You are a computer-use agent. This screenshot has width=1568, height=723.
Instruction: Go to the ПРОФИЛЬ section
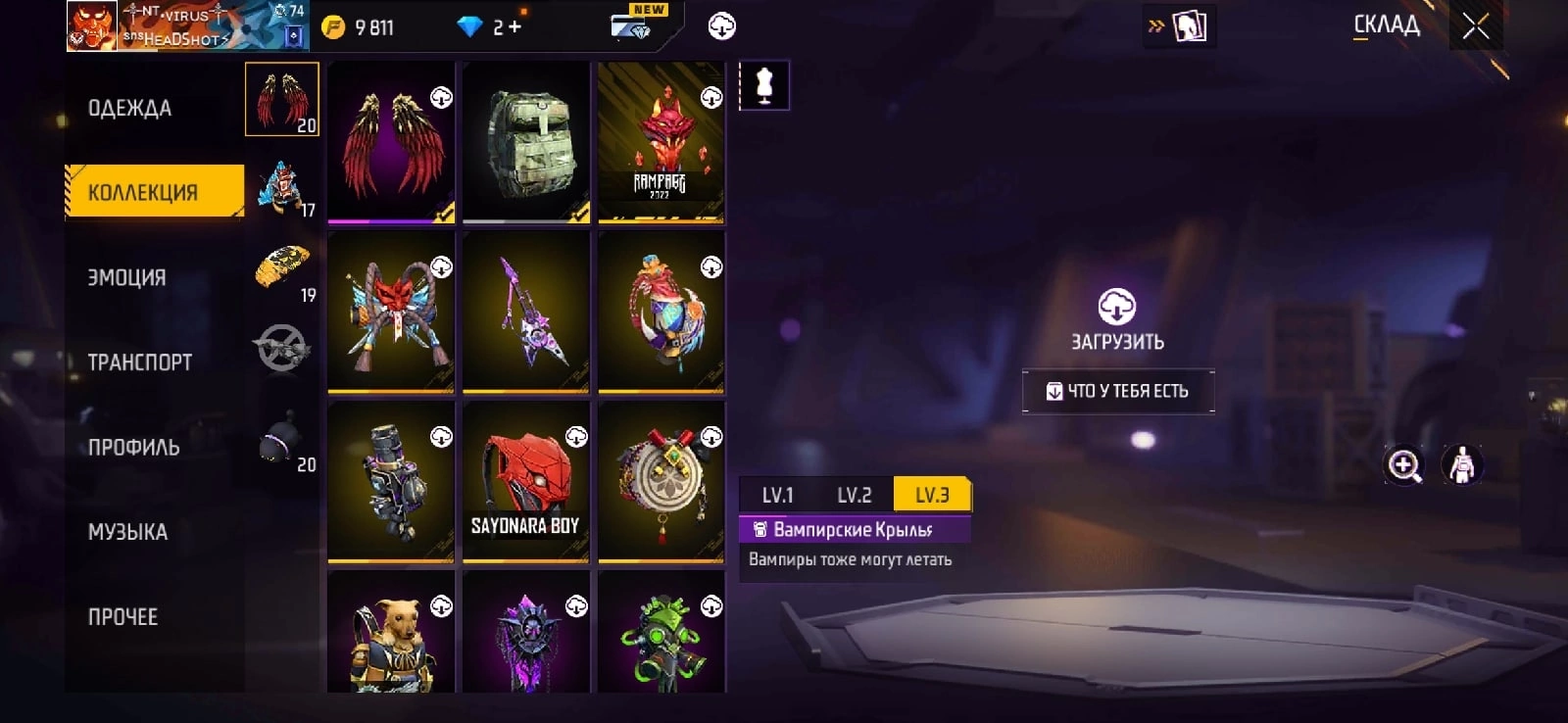point(134,448)
